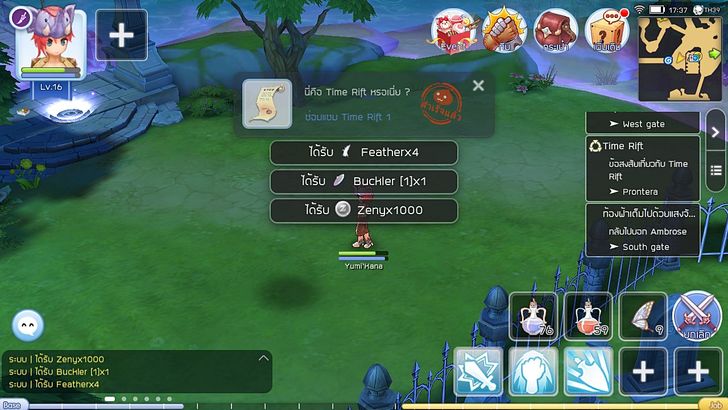Use the white potion with 76 count
728x410 pixels.
533,317
